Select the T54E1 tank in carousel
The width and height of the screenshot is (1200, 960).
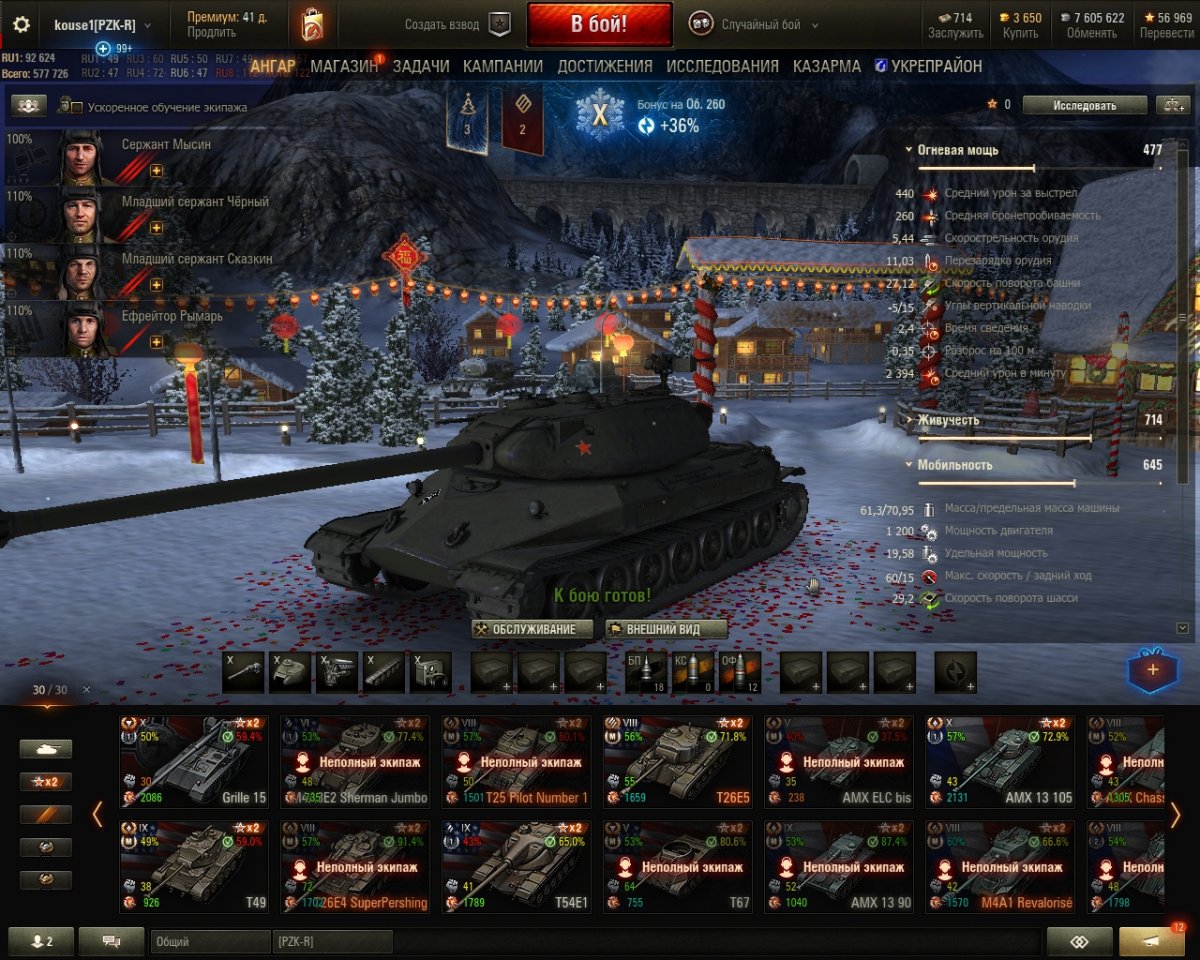[x=516, y=867]
